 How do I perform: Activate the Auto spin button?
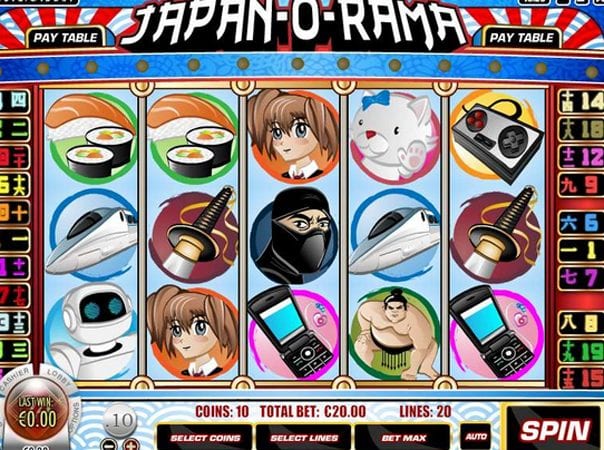(x=475, y=437)
